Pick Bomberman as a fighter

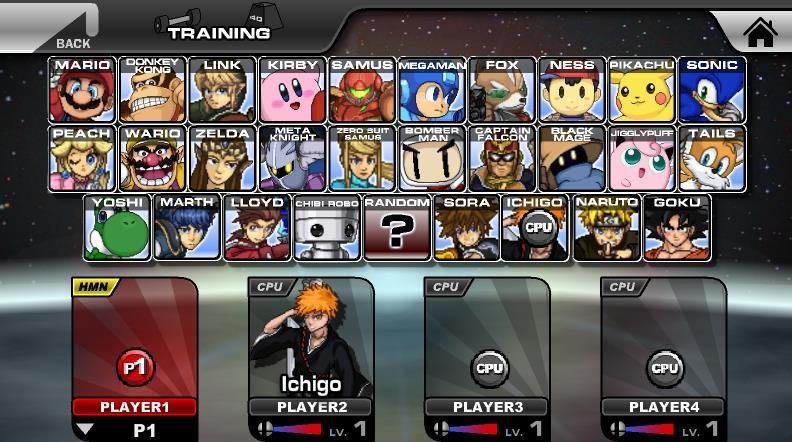click(431, 158)
